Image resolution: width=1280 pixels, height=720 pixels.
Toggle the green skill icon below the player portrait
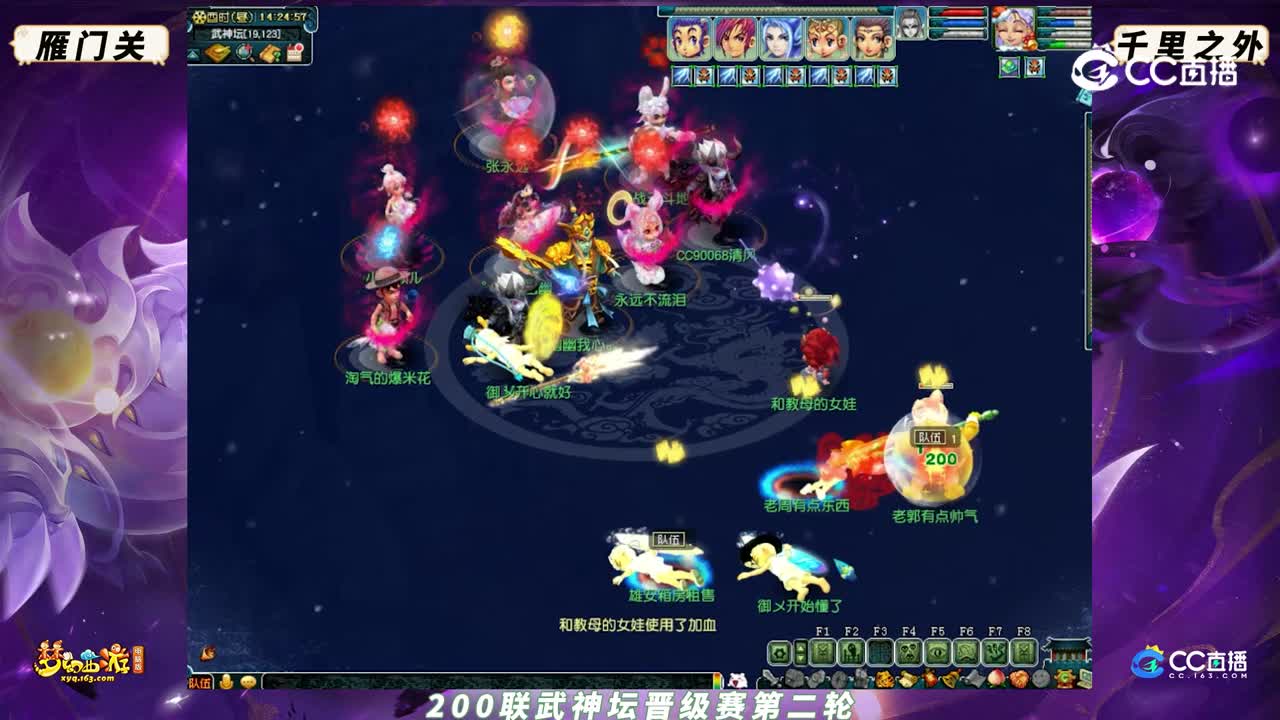(1008, 67)
